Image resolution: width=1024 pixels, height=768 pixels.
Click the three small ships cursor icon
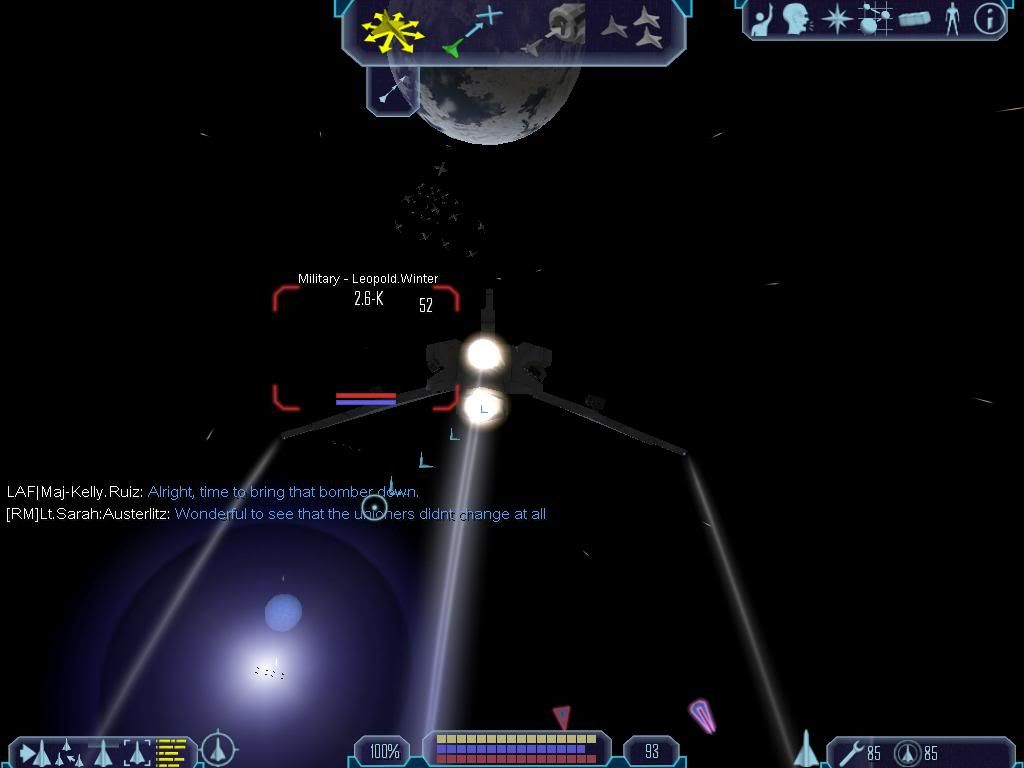pos(68,752)
